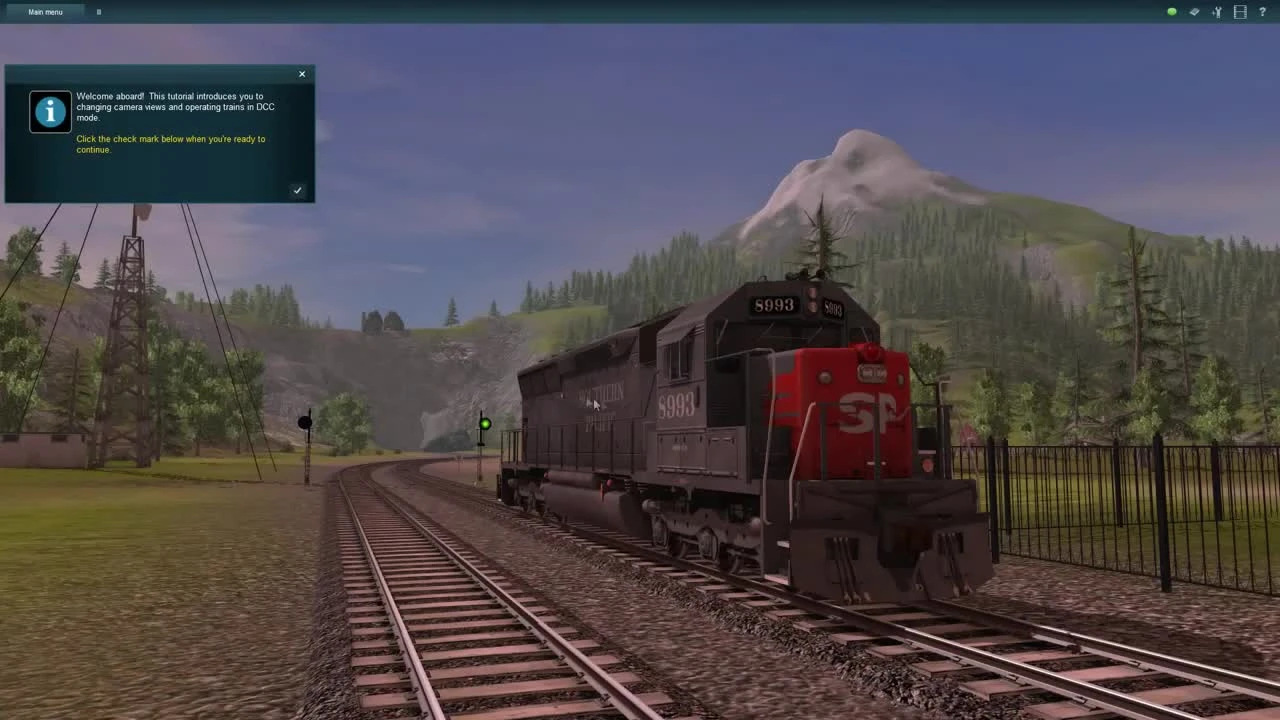1280x720 pixels.
Task: Click the green performance status dot
Action: (1171, 11)
